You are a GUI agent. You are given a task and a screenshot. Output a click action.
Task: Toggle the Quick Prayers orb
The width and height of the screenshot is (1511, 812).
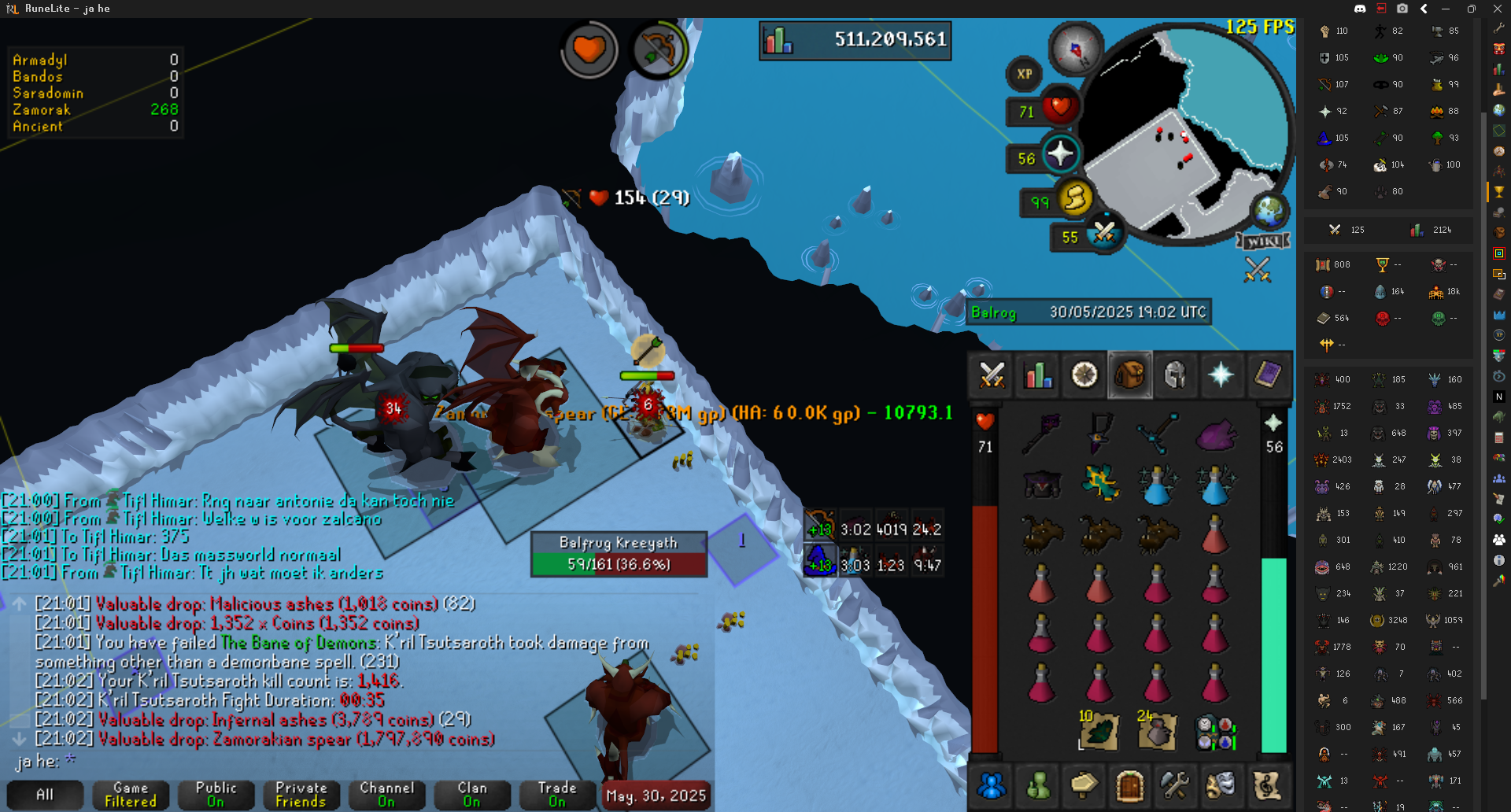point(1059,153)
